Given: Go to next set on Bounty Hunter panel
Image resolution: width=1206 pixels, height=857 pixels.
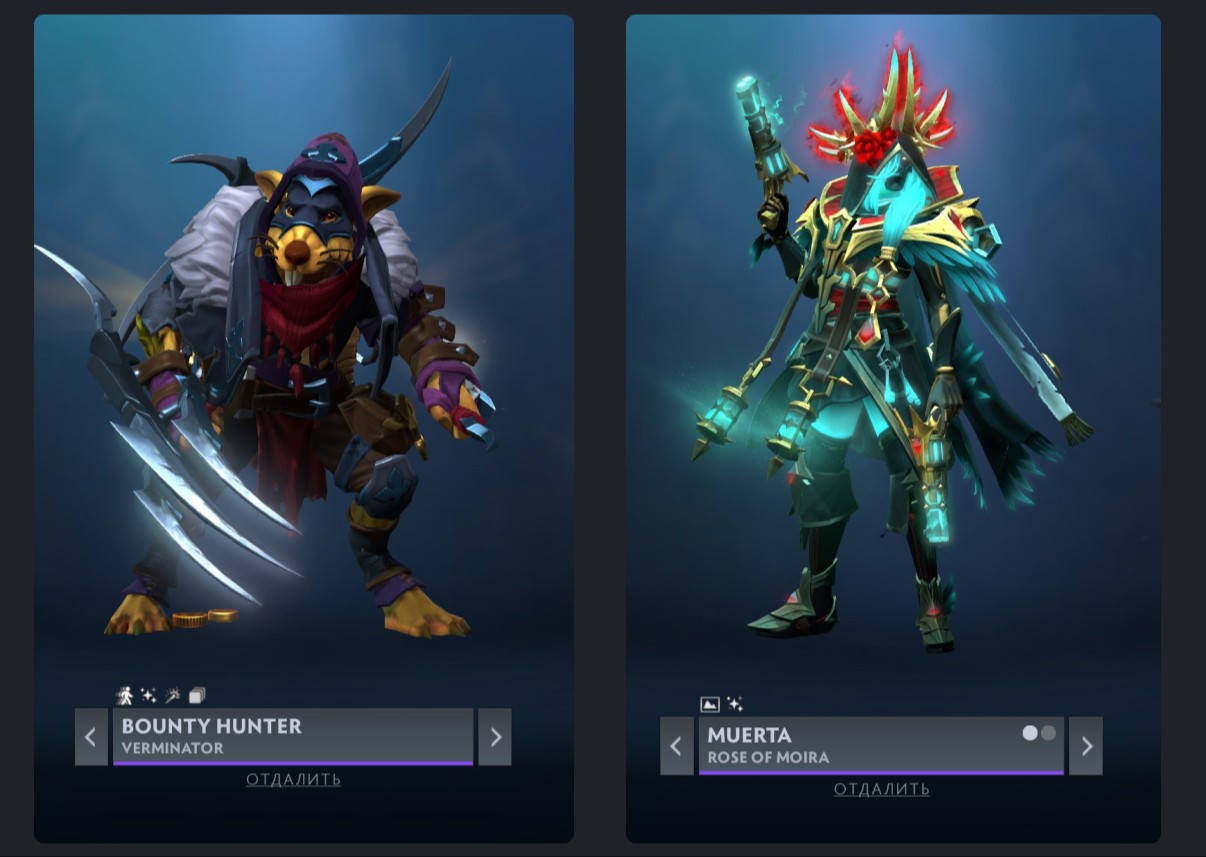Looking at the screenshot, I should pos(495,737).
